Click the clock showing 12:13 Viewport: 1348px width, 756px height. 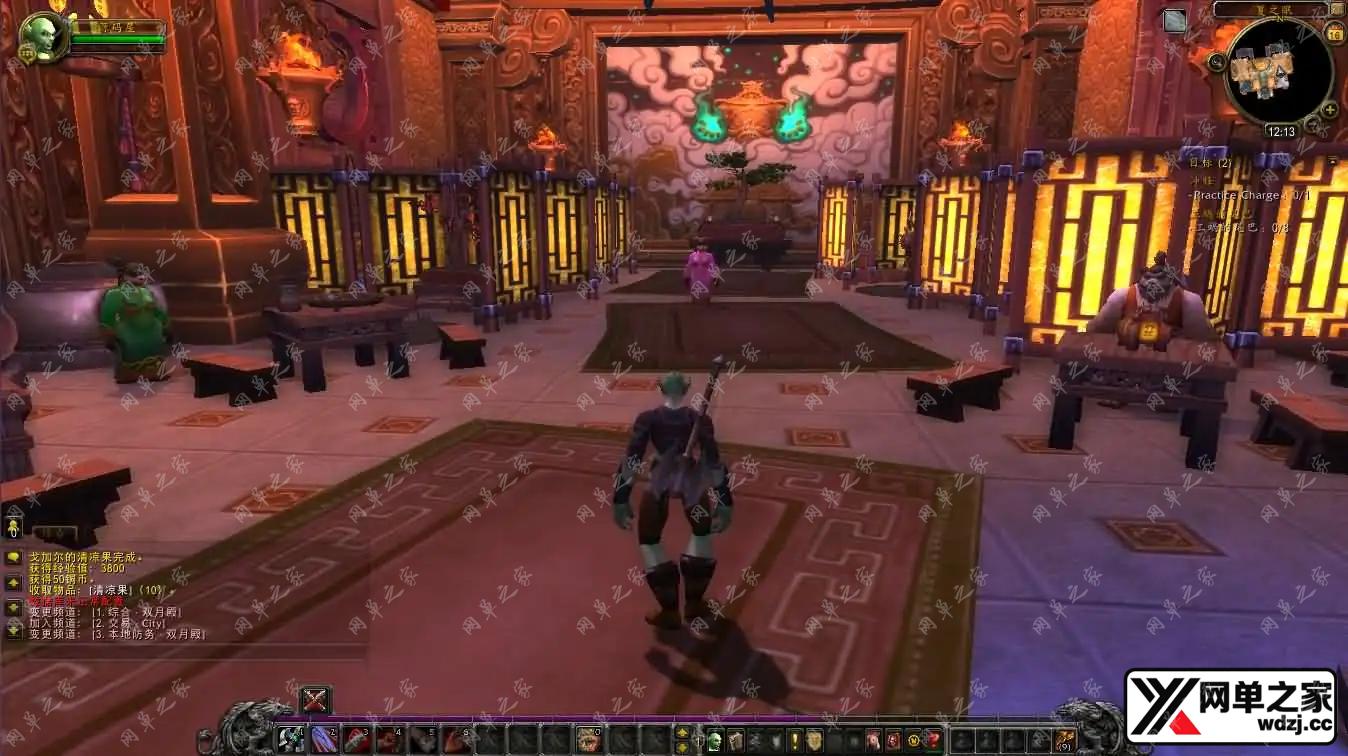click(x=1280, y=131)
